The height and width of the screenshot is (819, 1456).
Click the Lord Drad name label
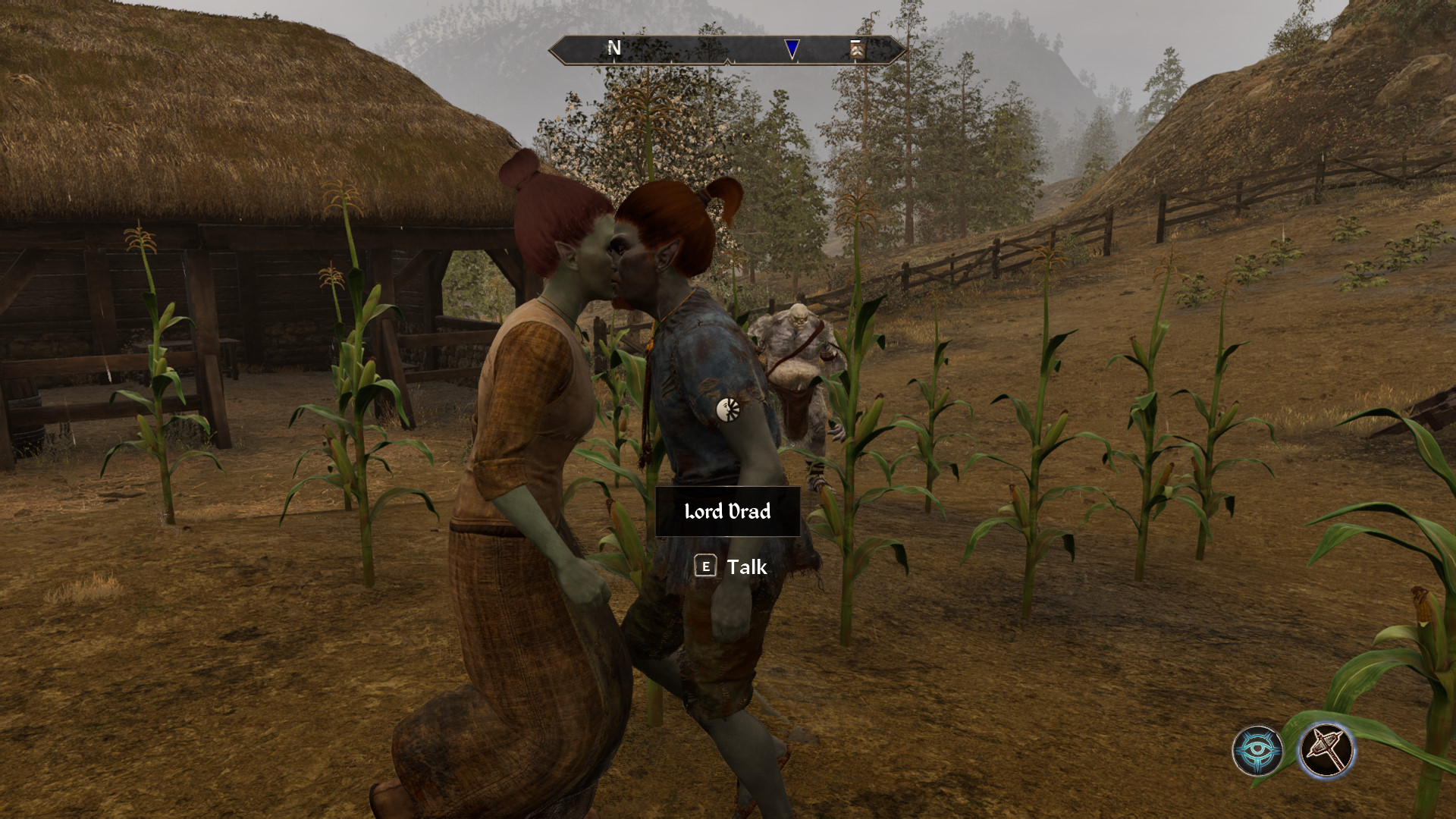[x=727, y=512]
